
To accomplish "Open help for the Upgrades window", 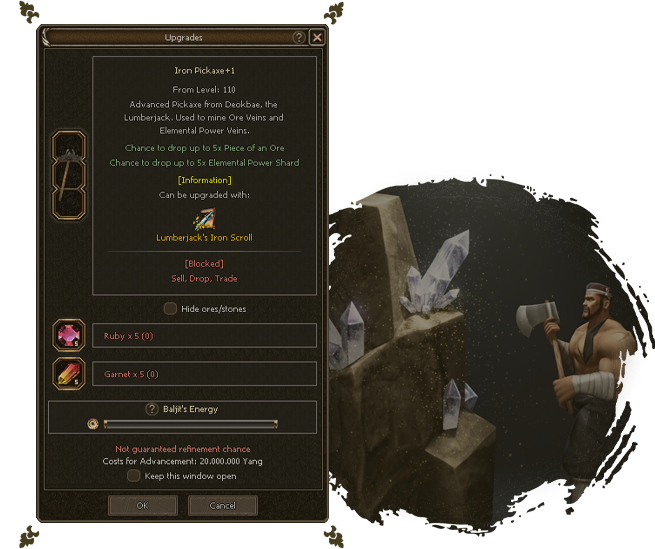I will pos(298,37).
